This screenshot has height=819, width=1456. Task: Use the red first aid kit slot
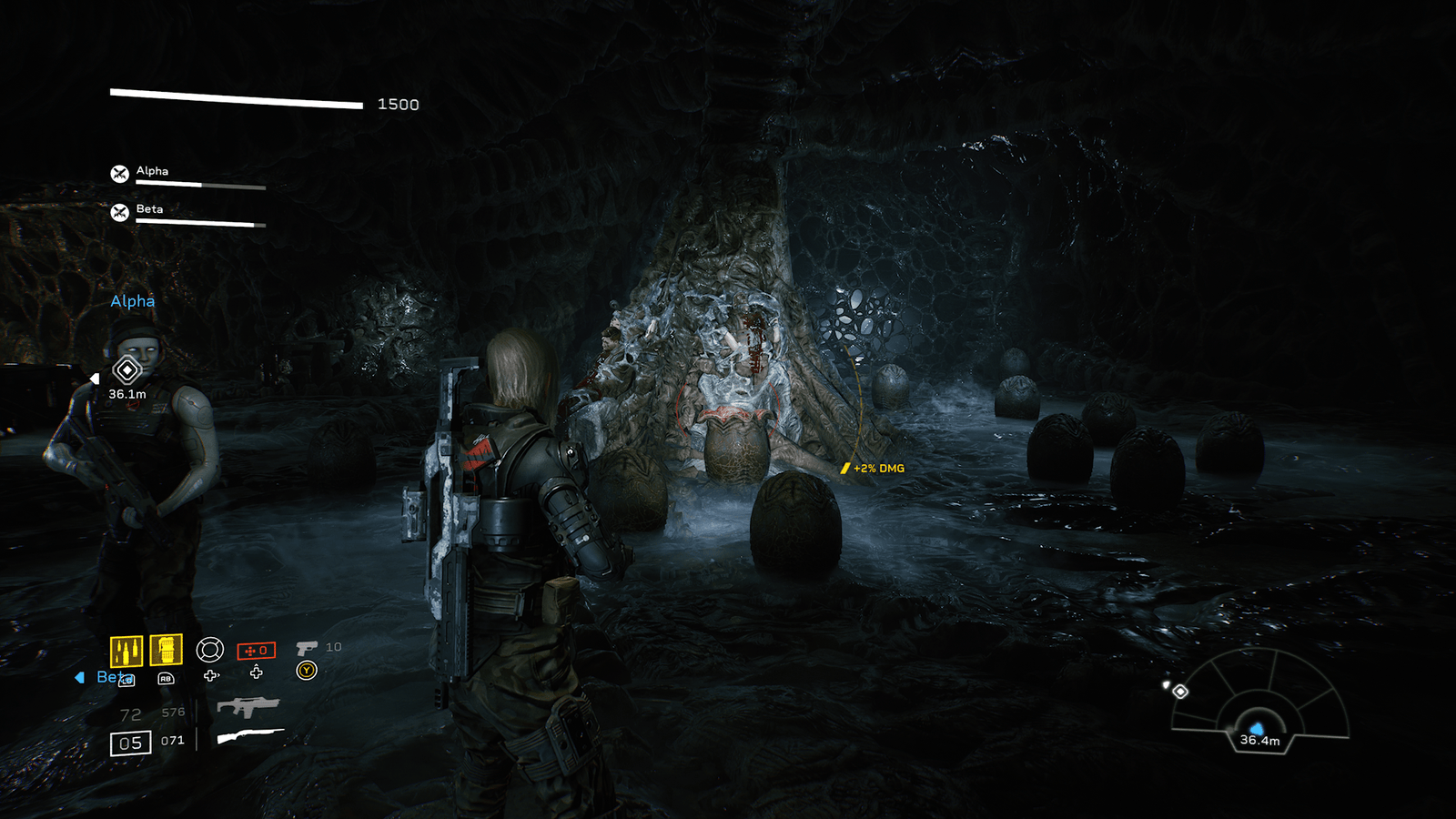point(256,651)
